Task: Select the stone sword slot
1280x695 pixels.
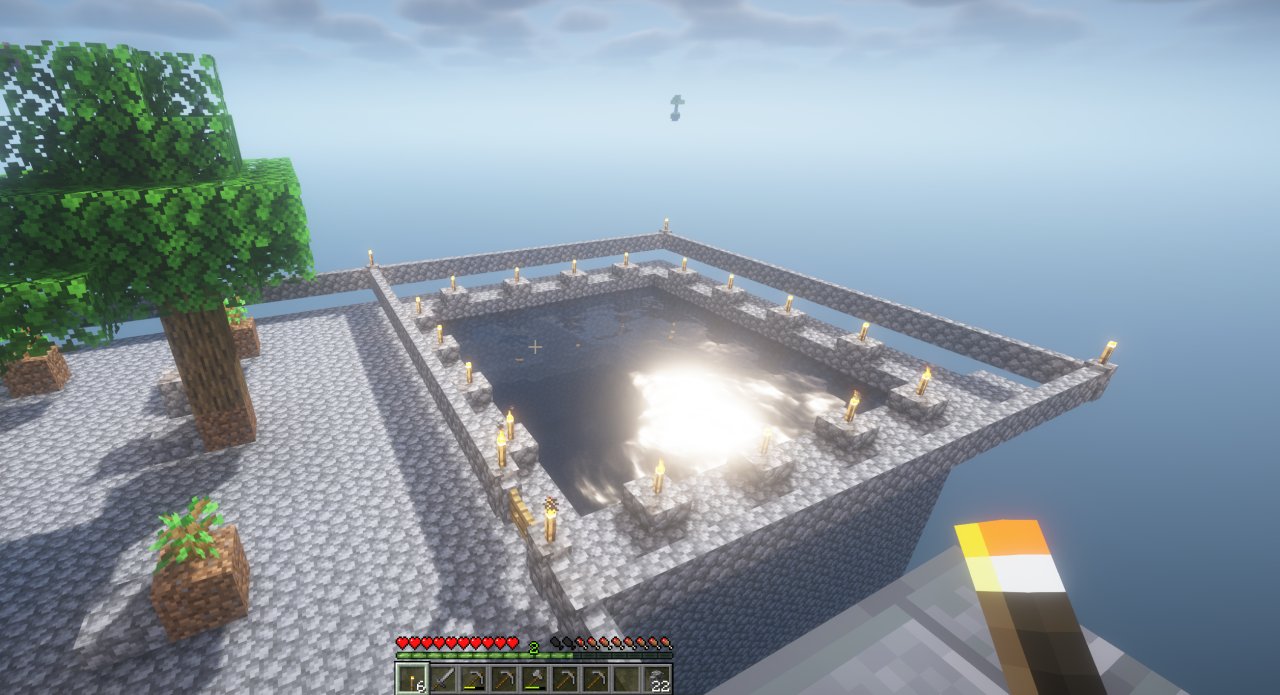Action: (443, 680)
